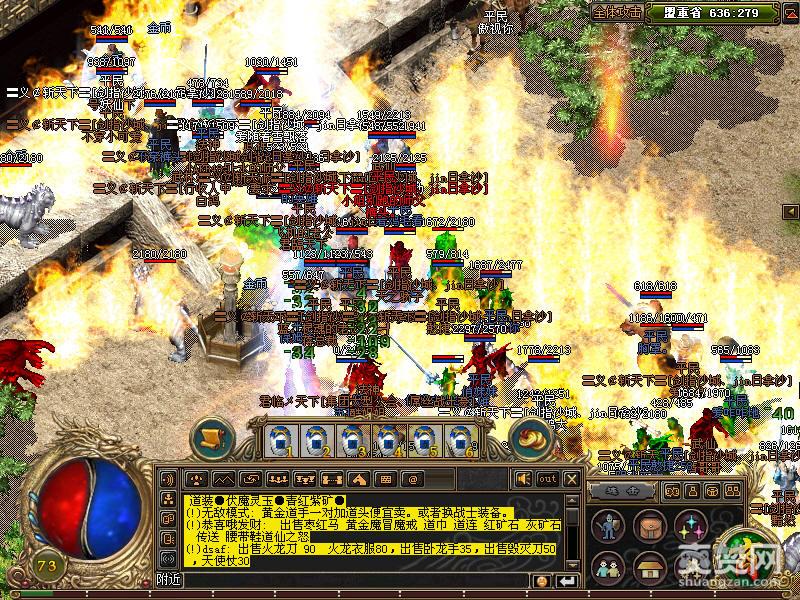
Task: Open the emoticon face picker
Action: click(542, 580)
